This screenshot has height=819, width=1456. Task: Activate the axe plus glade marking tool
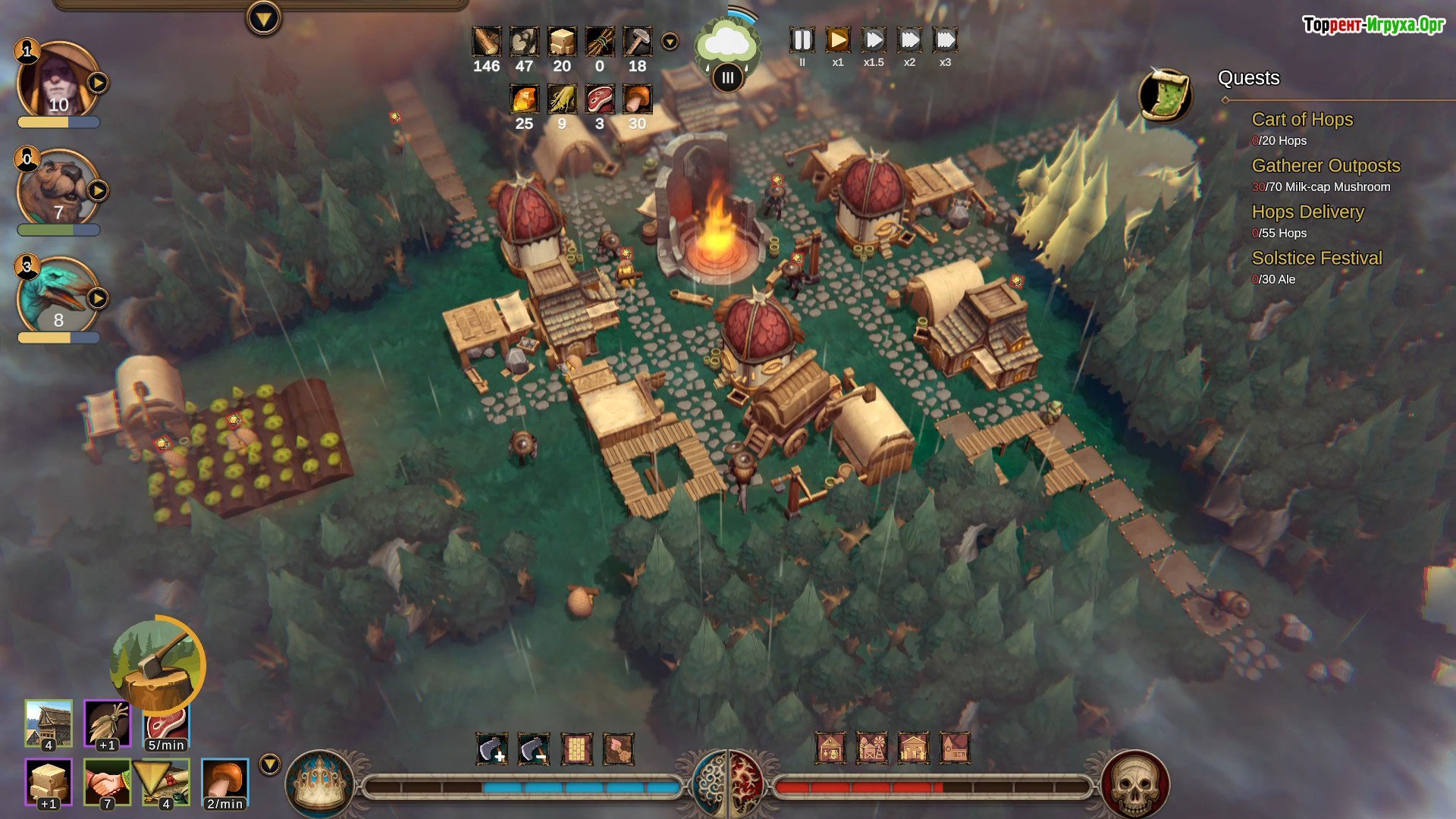tap(492, 748)
